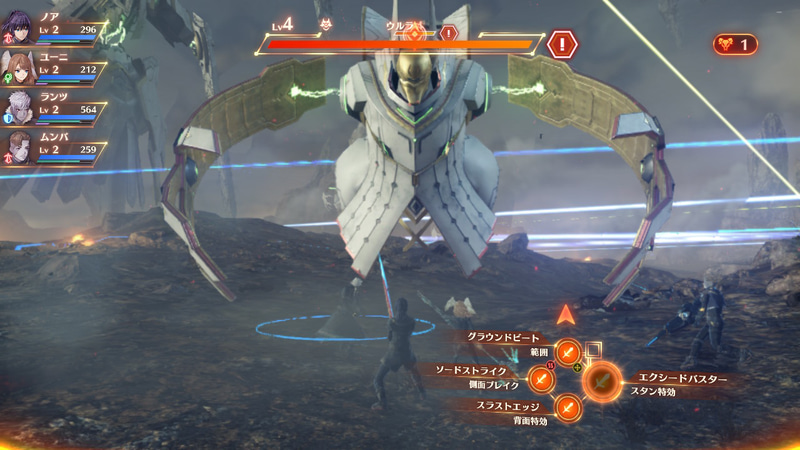Image resolution: width=800 pixels, height=450 pixels.
Task: Click the small square art-palette indicator
Action: click(x=594, y=349)
